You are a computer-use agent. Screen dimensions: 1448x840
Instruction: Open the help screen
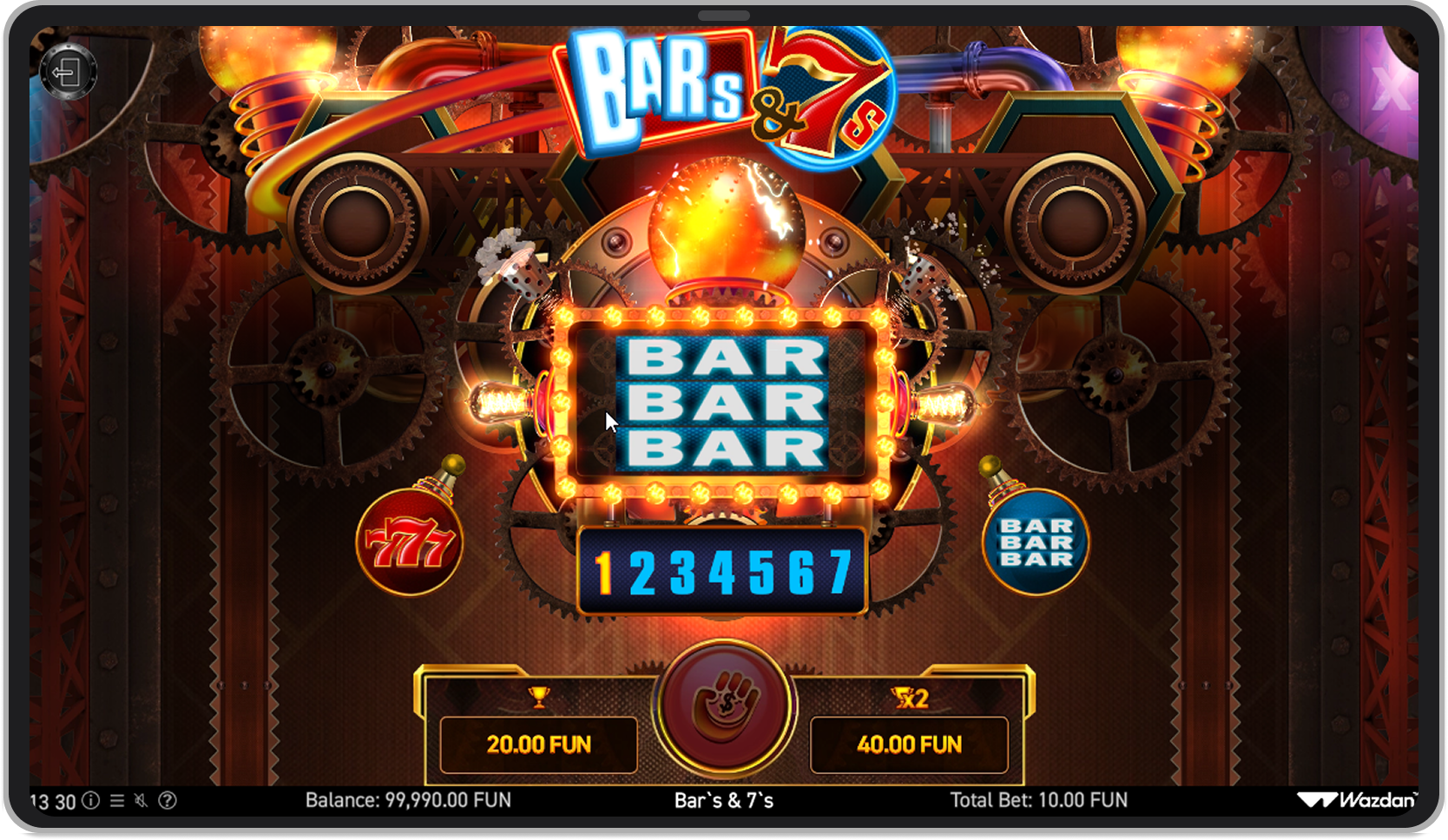[168, 801]
